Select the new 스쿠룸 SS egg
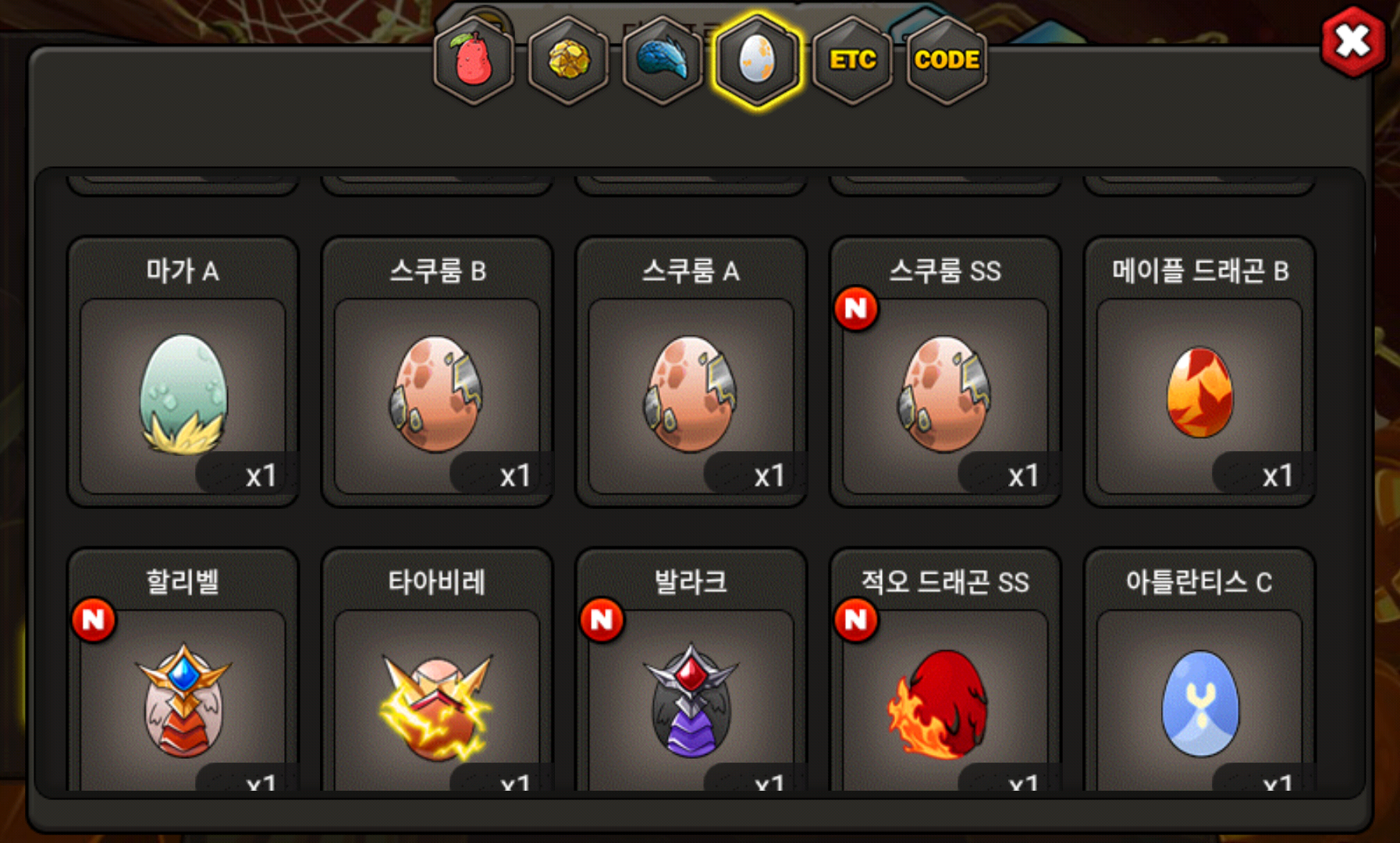 pyautogui.click(x=945, y=394)
